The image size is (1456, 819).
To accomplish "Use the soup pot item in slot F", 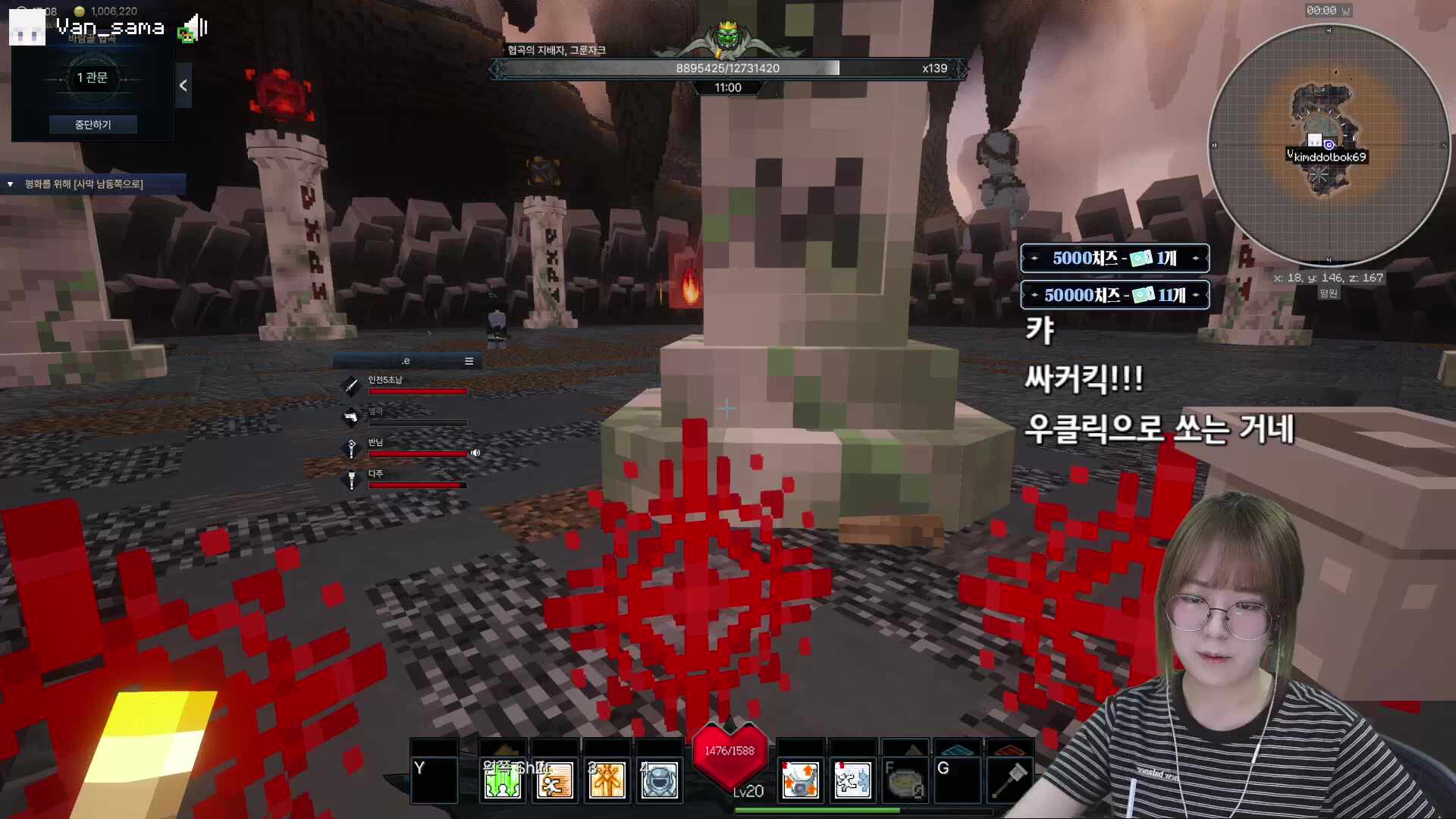I will click(905, 781).
